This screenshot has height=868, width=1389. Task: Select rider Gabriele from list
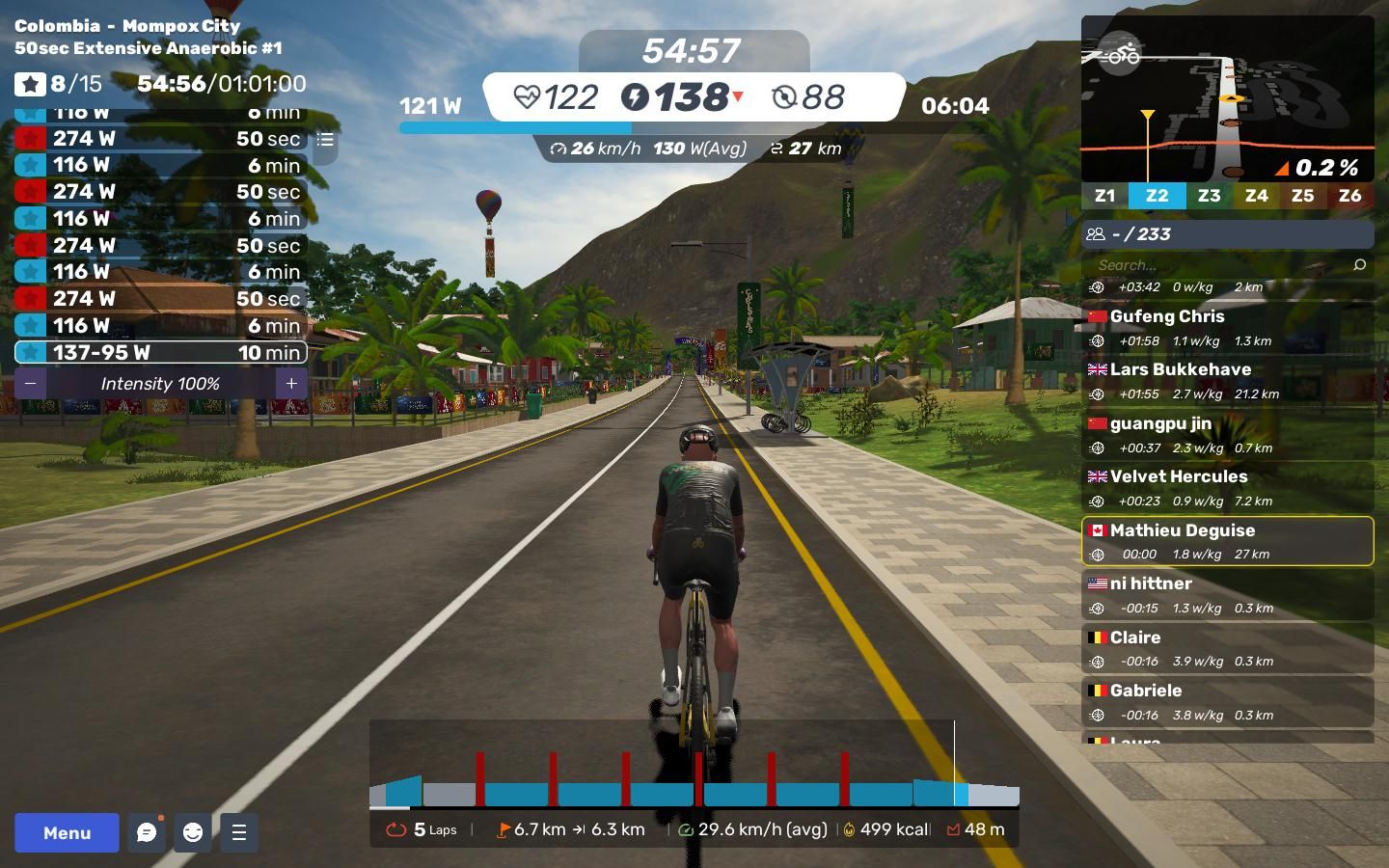point(1227,702)
